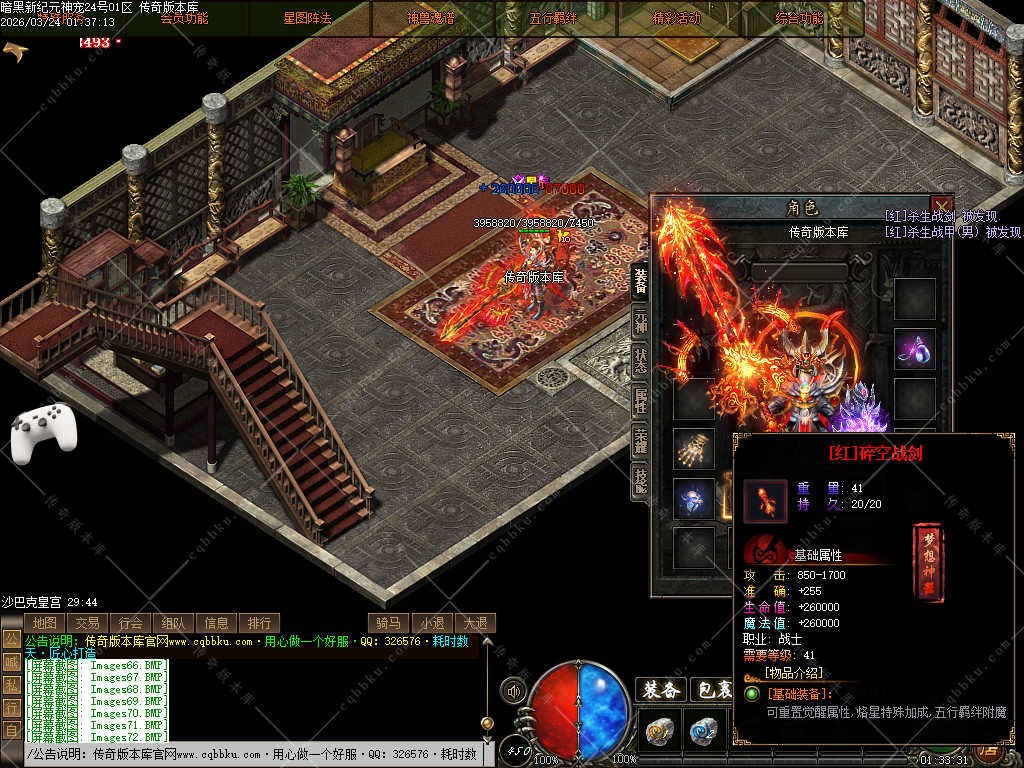Screen dimensions: 1024x768
Task: Close the 角色 character panel
Action: [941, 207]
